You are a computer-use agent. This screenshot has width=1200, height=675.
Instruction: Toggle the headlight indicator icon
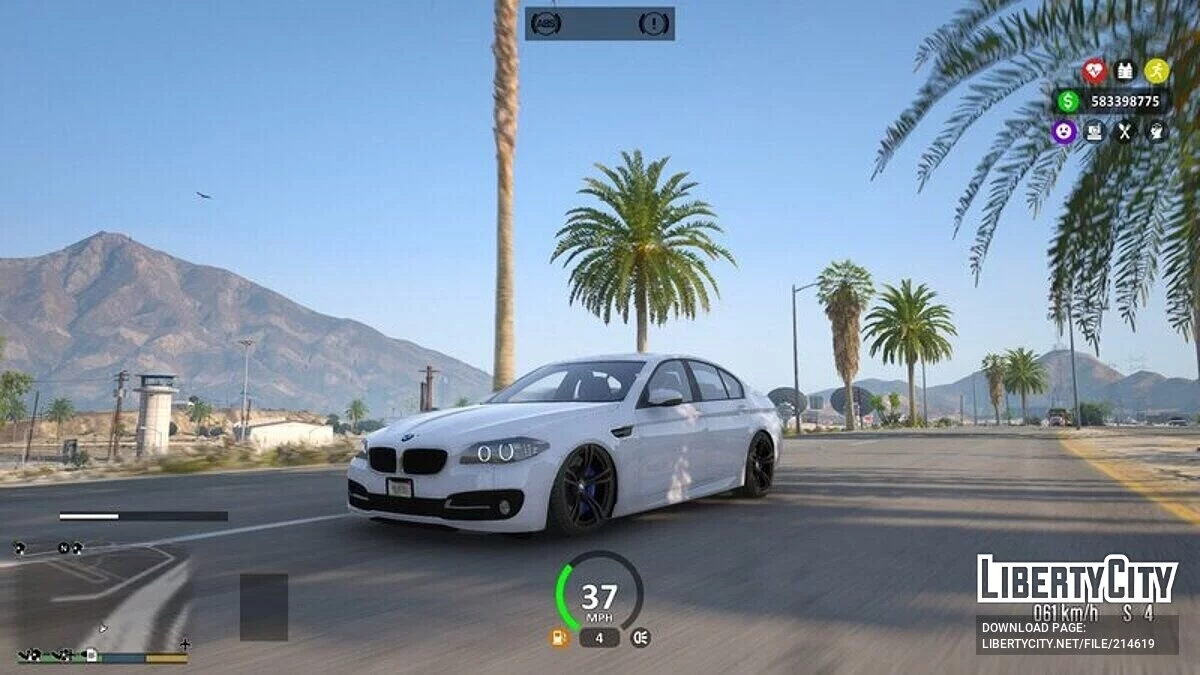(640, 637)
